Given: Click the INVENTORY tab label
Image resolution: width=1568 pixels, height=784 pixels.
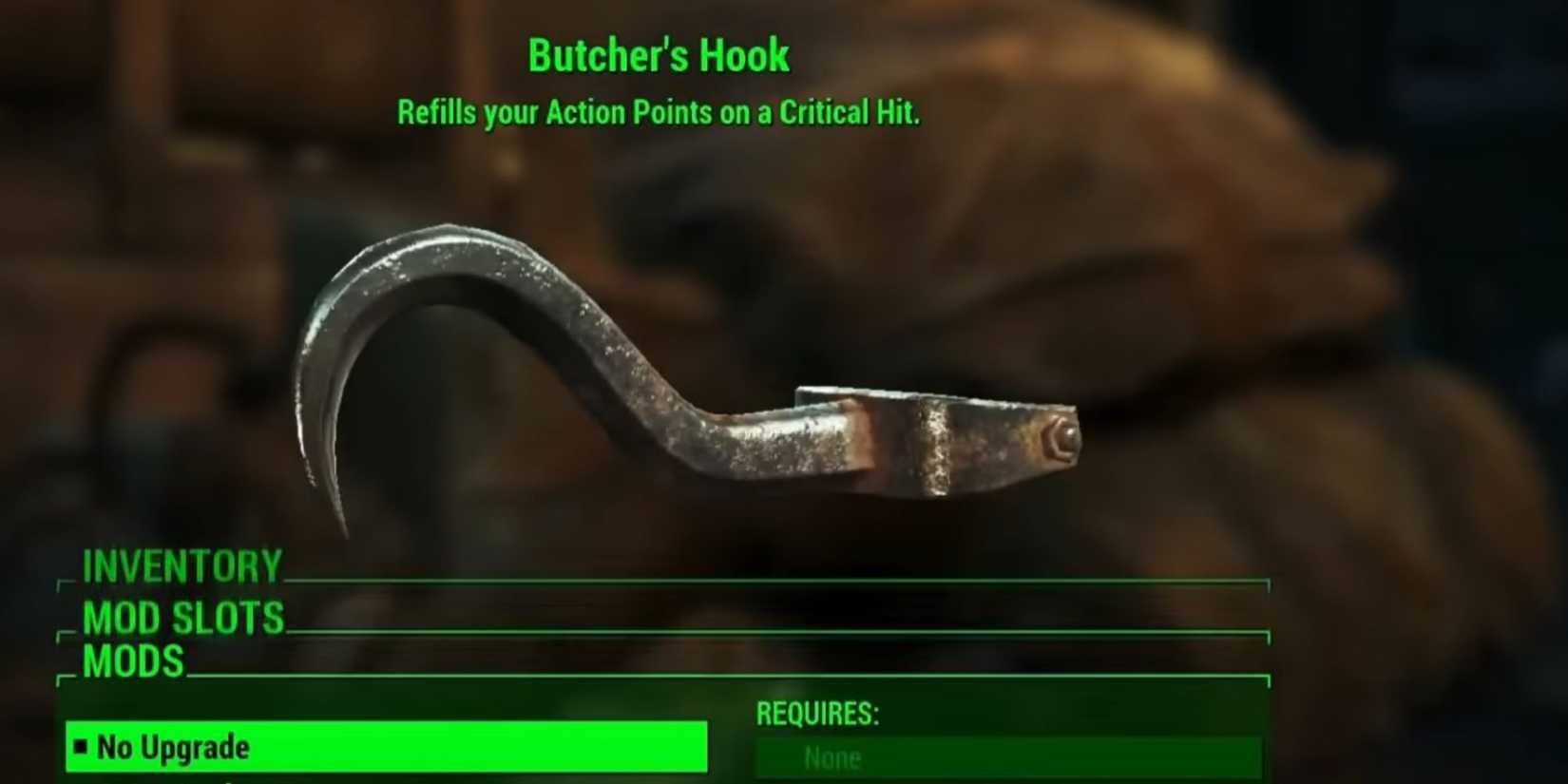Looking at the screenshot, I should coord(181,566).
